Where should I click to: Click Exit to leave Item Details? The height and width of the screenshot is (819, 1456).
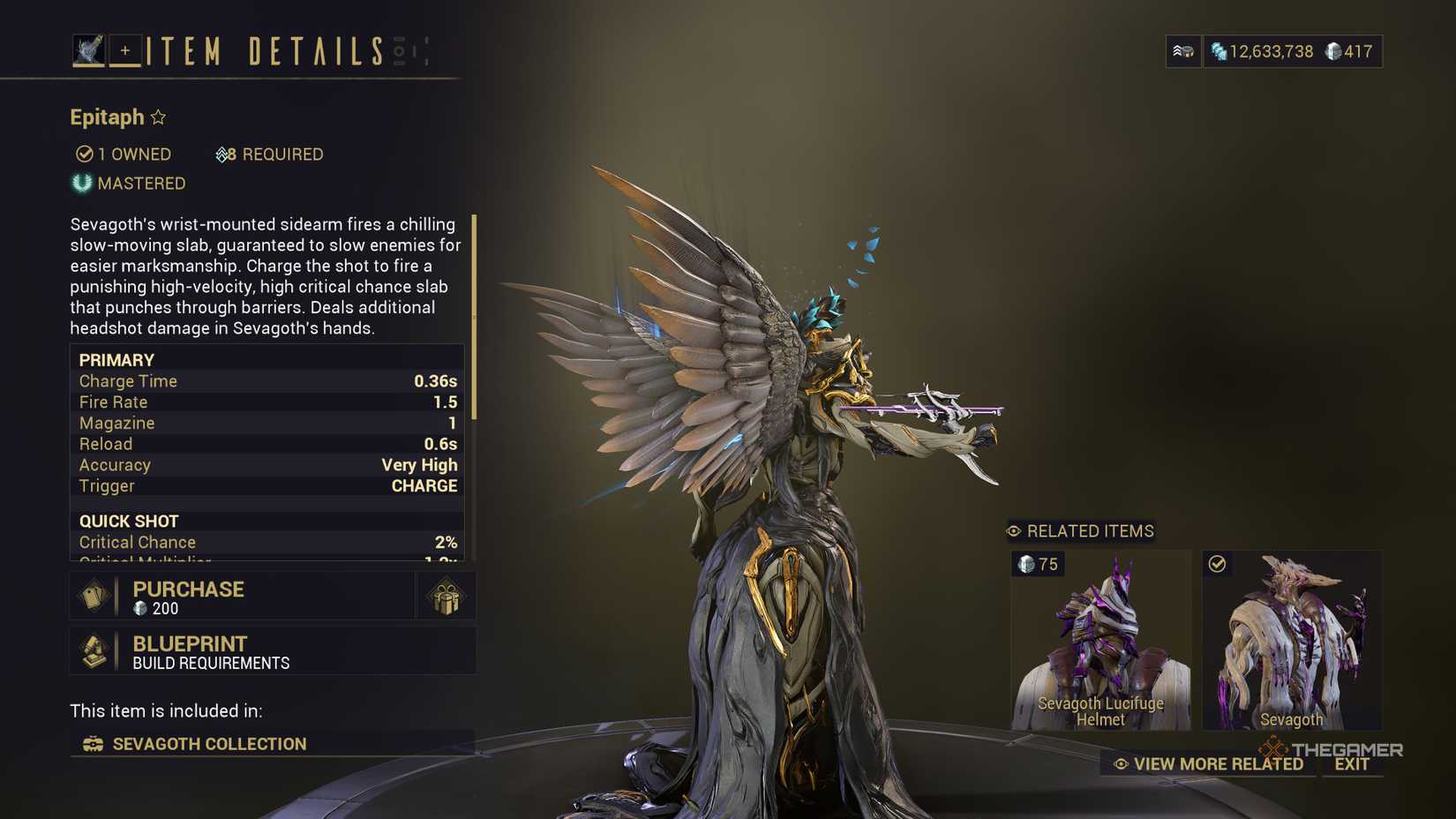(x=1352, y=763)
